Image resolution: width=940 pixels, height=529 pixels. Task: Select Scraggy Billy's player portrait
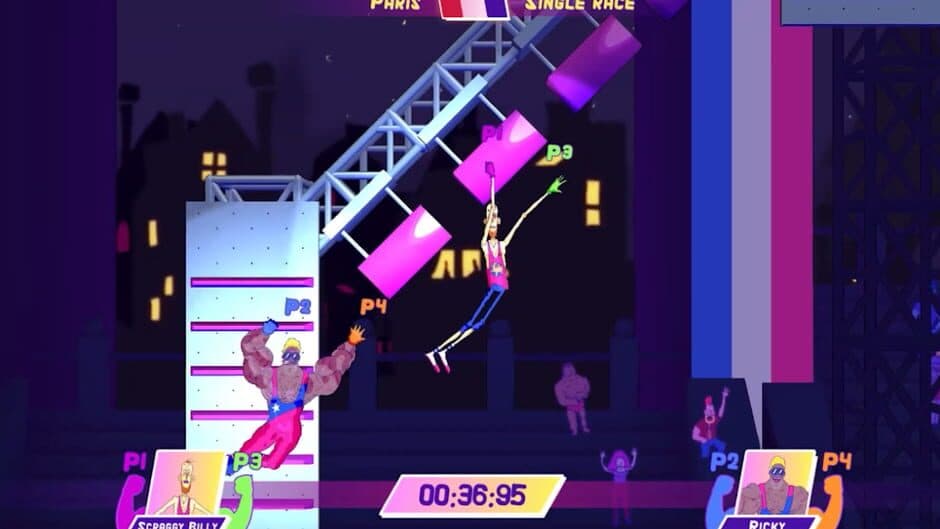[x=187, y=485]
